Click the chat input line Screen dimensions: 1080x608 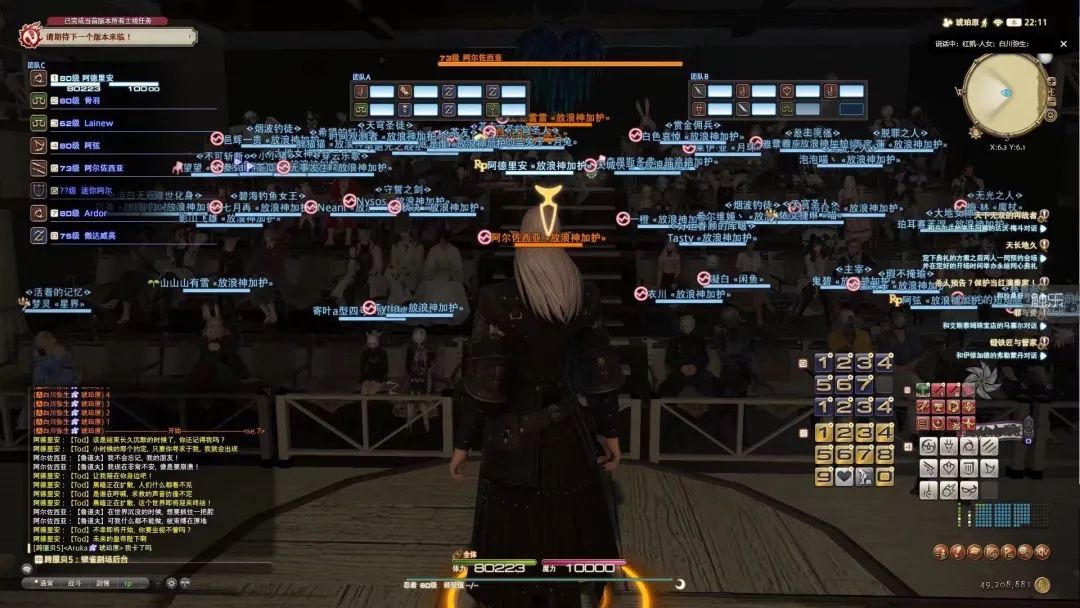(150, 567)
